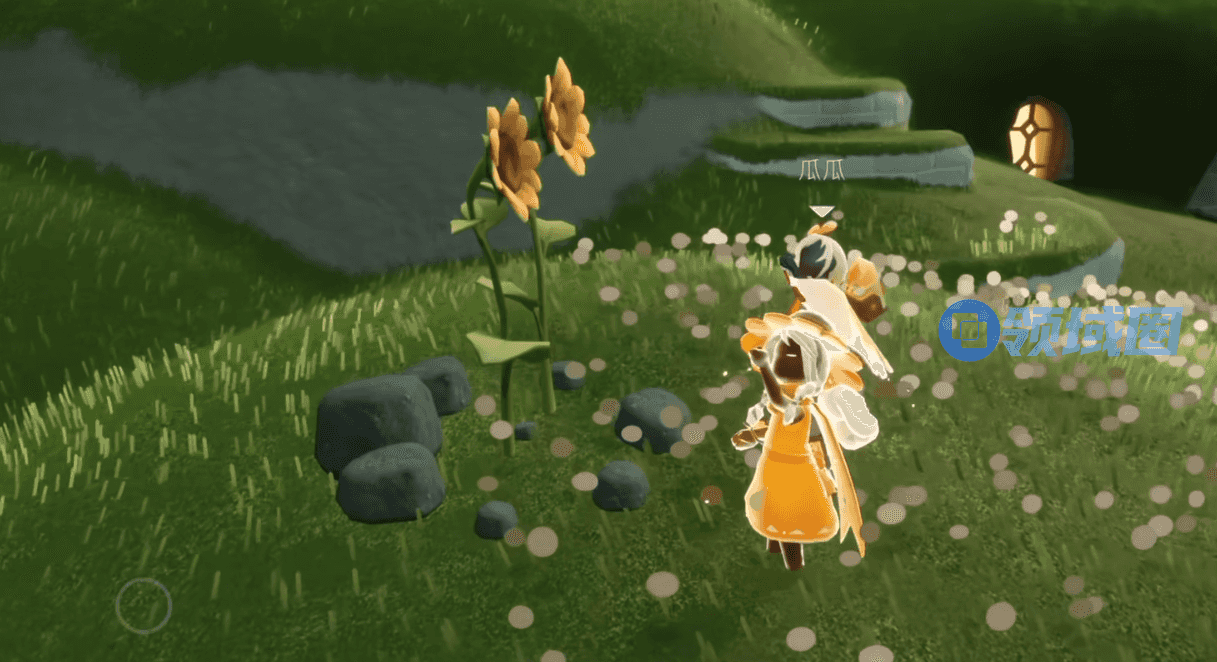Select the player name tag 瓜瓜
This screenshot has width=1217, height=662.
(822, 170)
